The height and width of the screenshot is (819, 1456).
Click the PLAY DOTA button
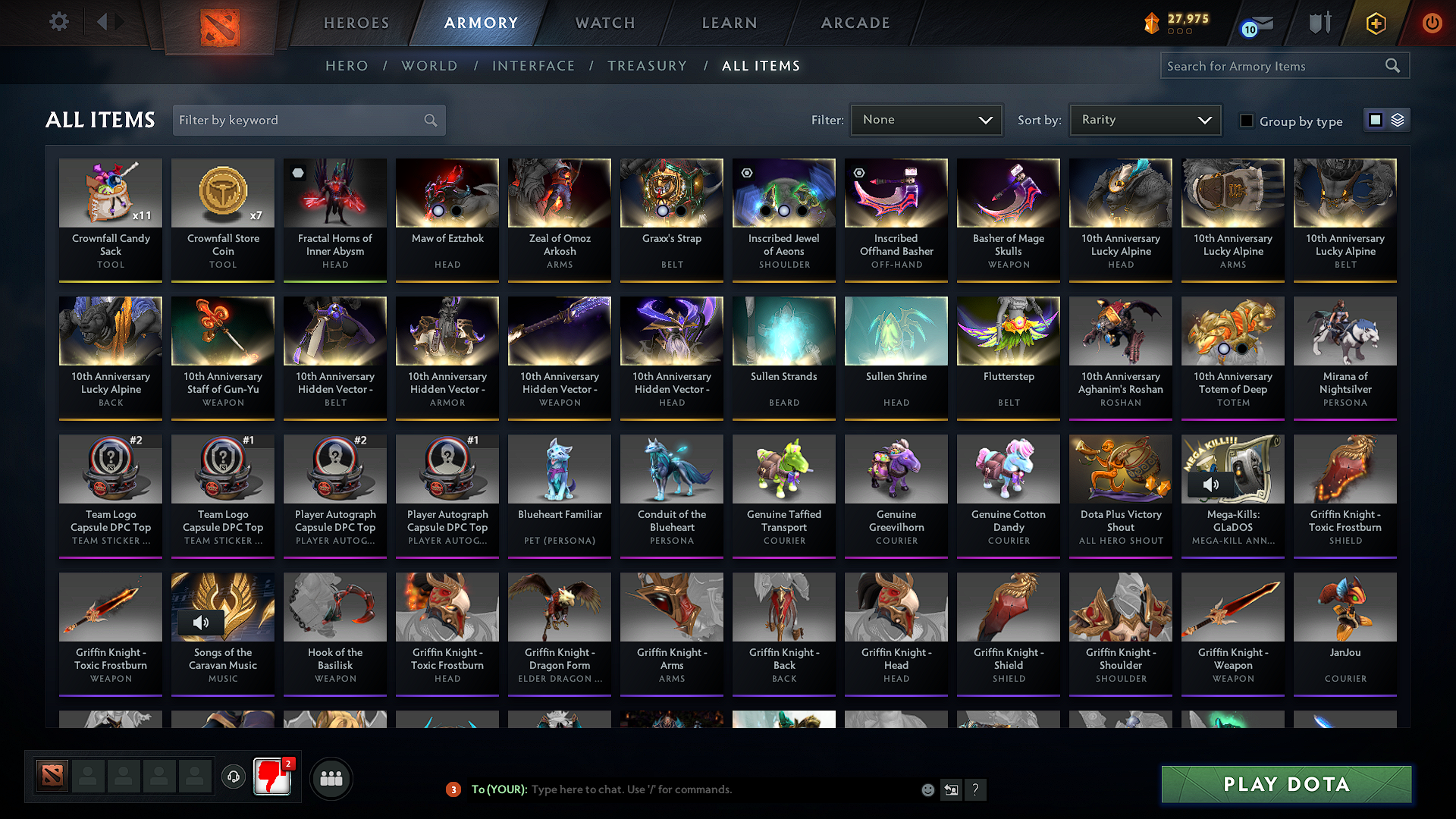(x=1285, y=785)
